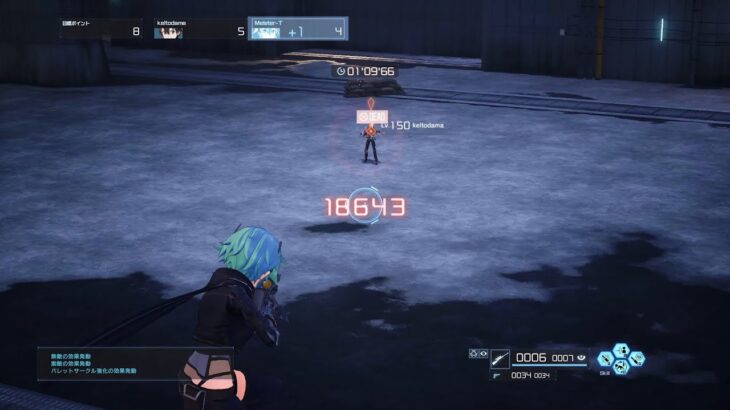Select kaitodama's scoreboard entry
The width and height of the screenshot is (730, 410).
tap(199, 31)
